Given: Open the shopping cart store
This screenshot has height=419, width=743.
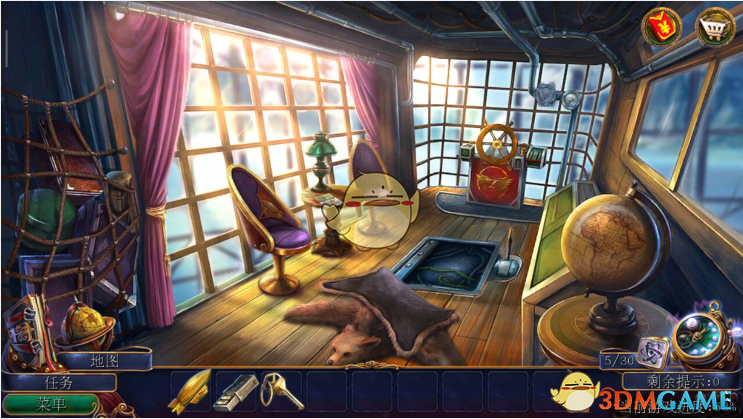Looking at the screenshot, I should point(714,27).
